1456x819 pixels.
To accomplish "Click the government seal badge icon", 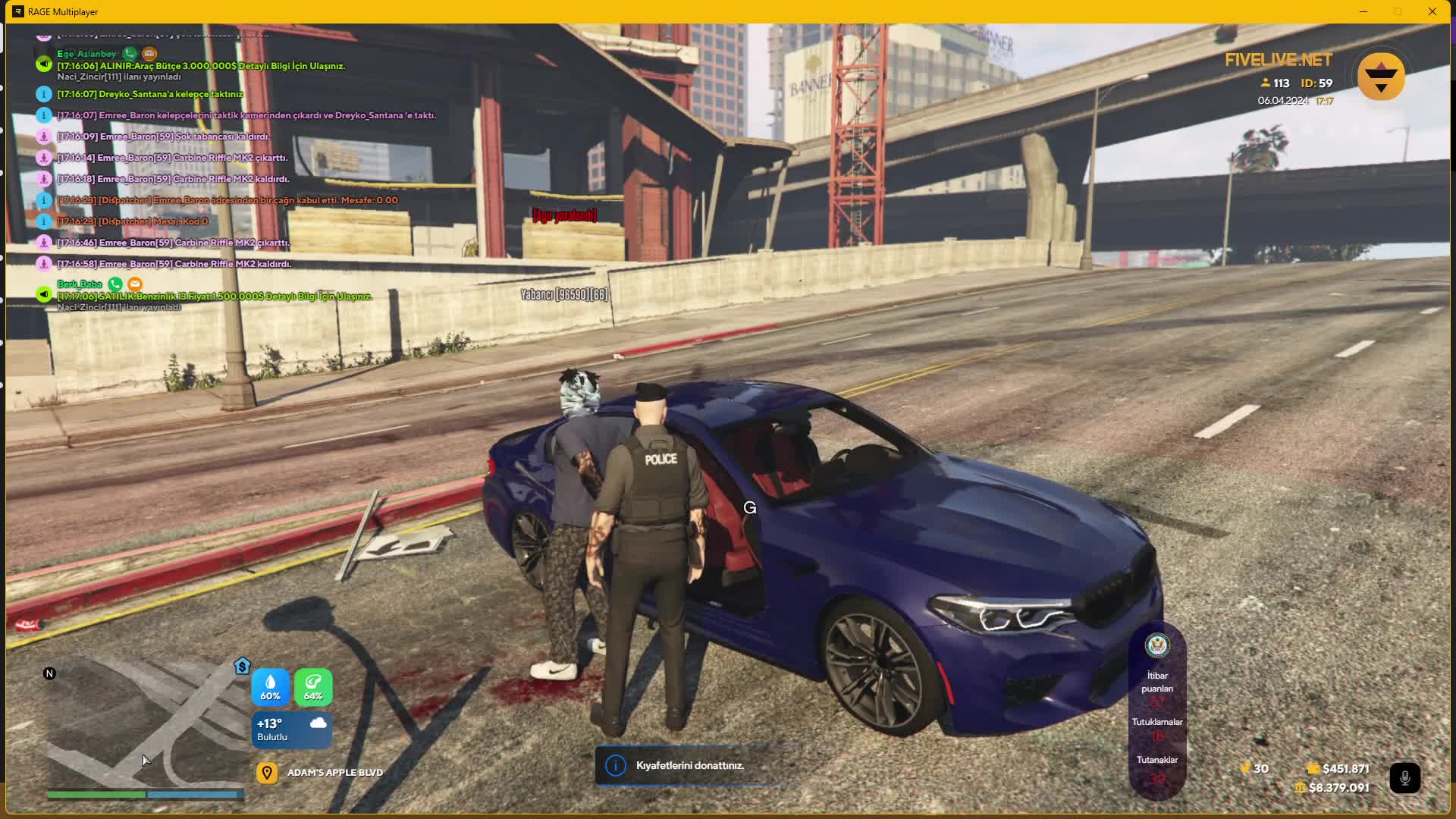I will (x=1157, y=645).
